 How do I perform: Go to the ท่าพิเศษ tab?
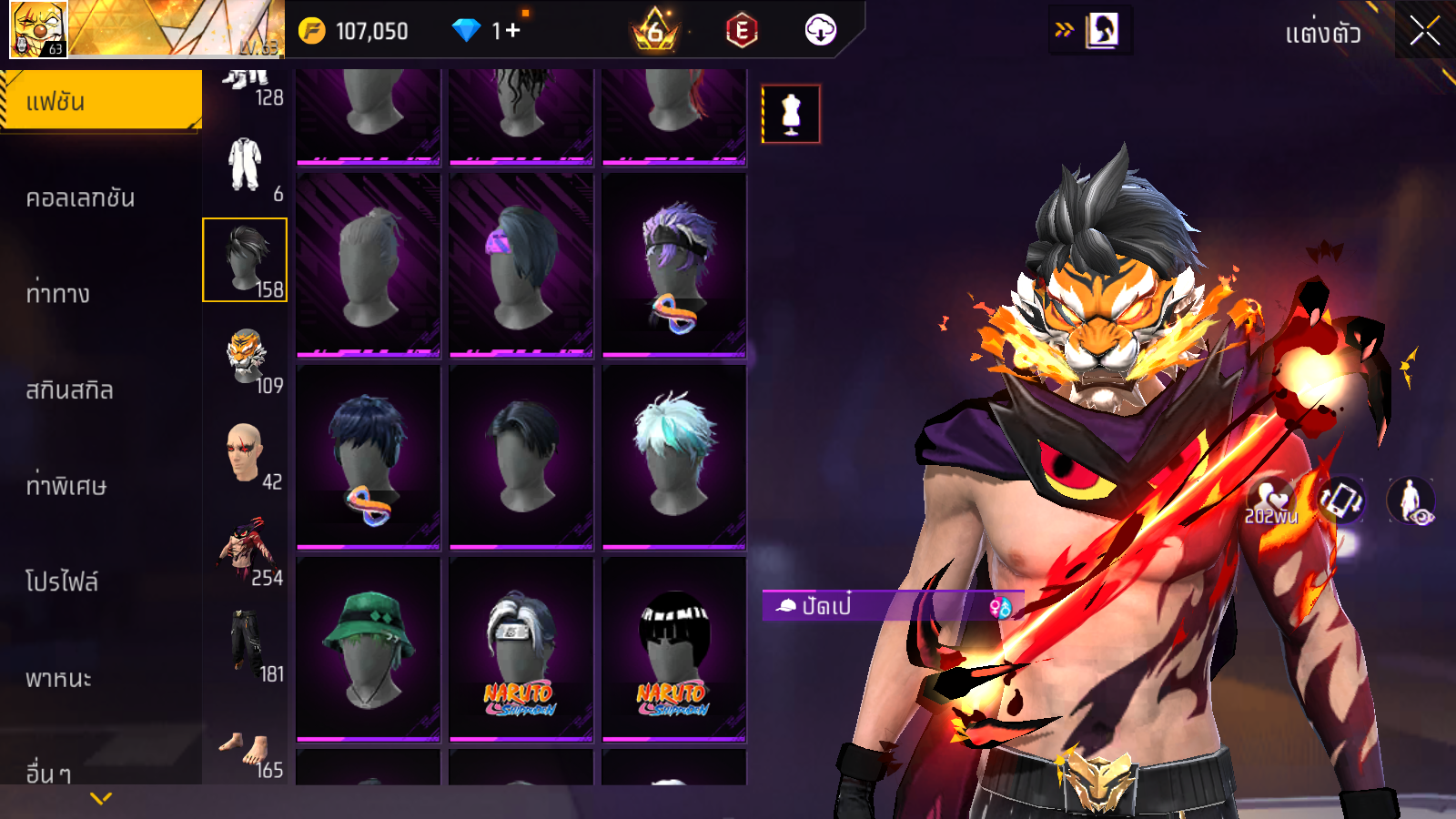(66, 485)
